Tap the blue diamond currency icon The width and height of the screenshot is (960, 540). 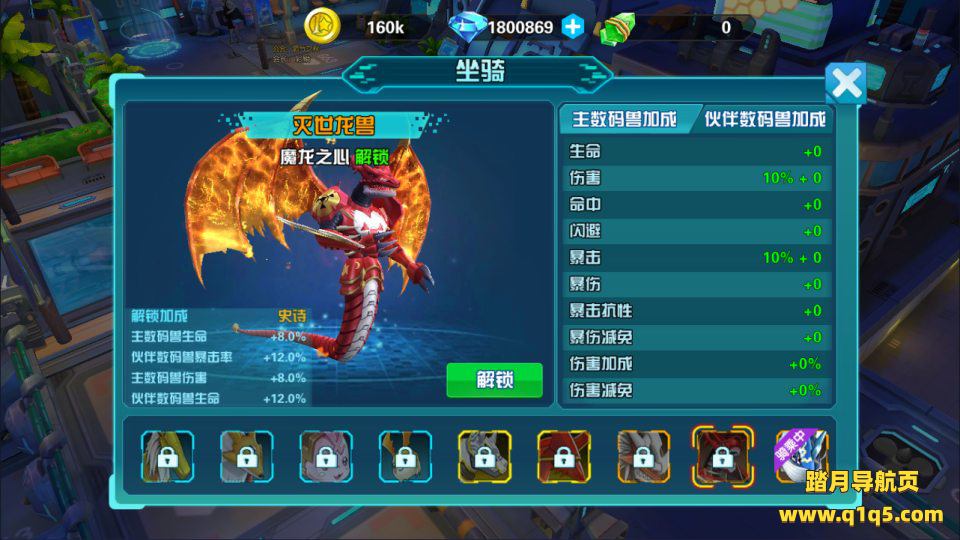466,27
